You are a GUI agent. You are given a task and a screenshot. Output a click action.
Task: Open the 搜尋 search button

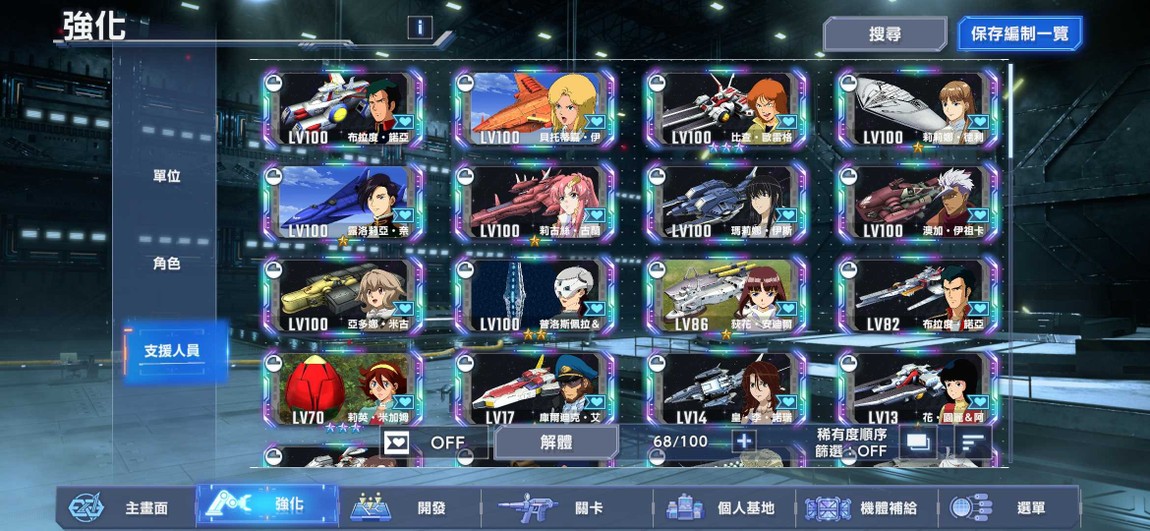point(884,34)
